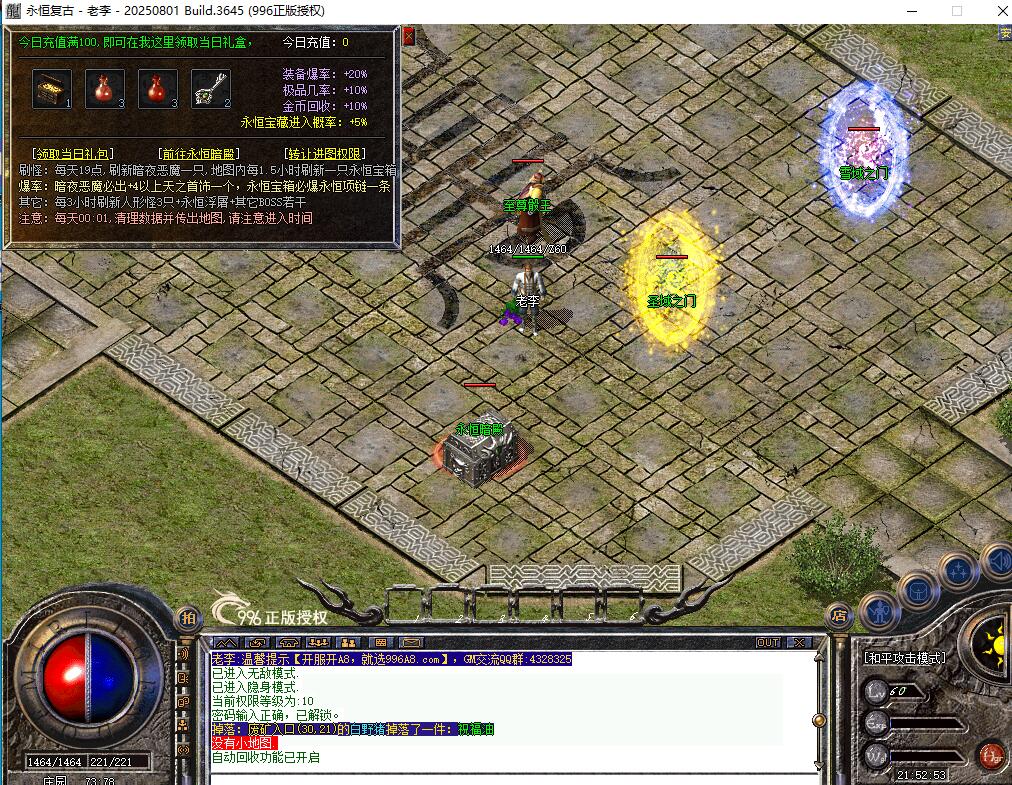The height and width of the screenshot is (785, 1012).
Task: Click the transfer map-entry permission link
Action: [325, 154]
